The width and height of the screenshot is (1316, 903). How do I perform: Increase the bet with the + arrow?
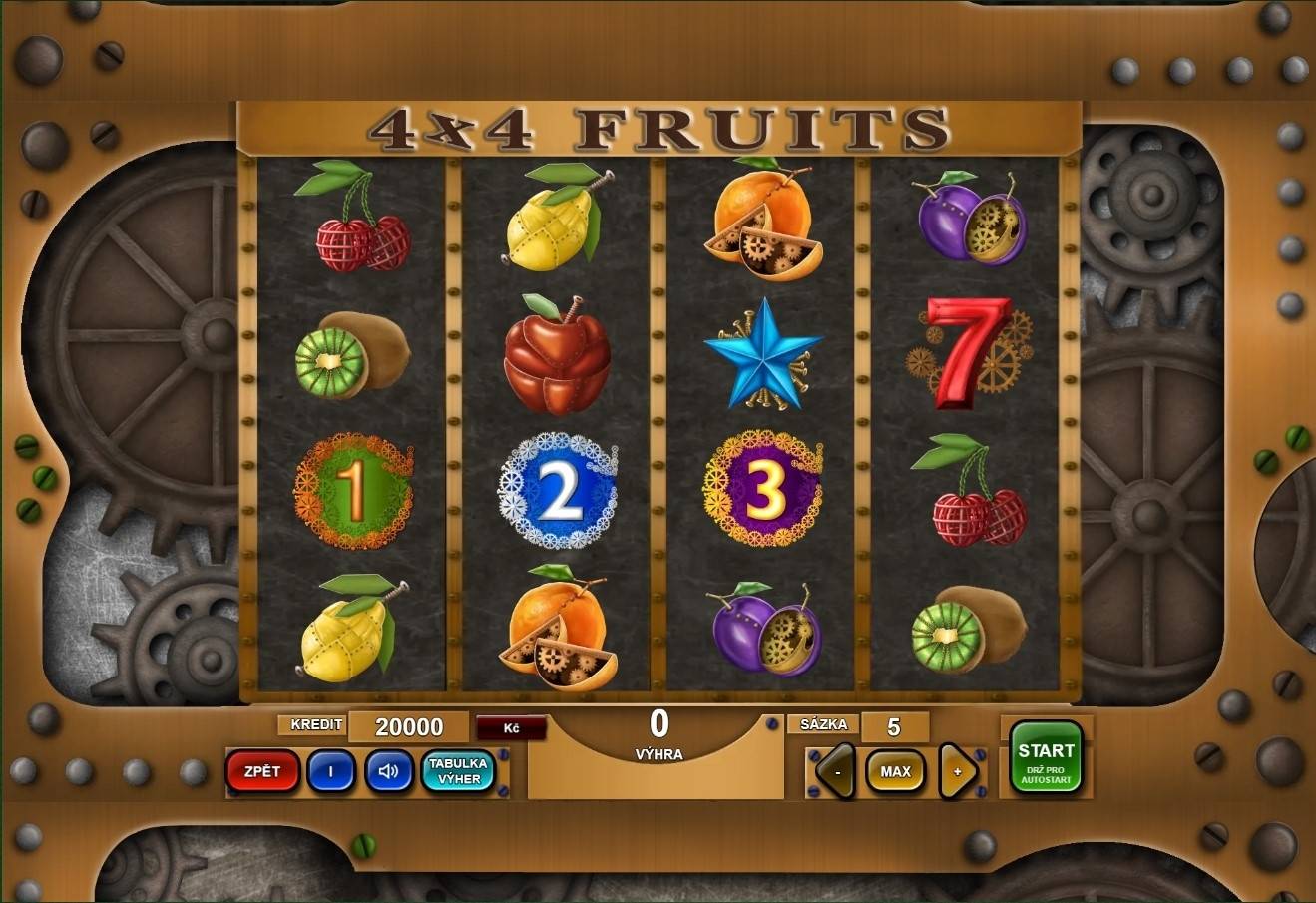pos(956,771)
